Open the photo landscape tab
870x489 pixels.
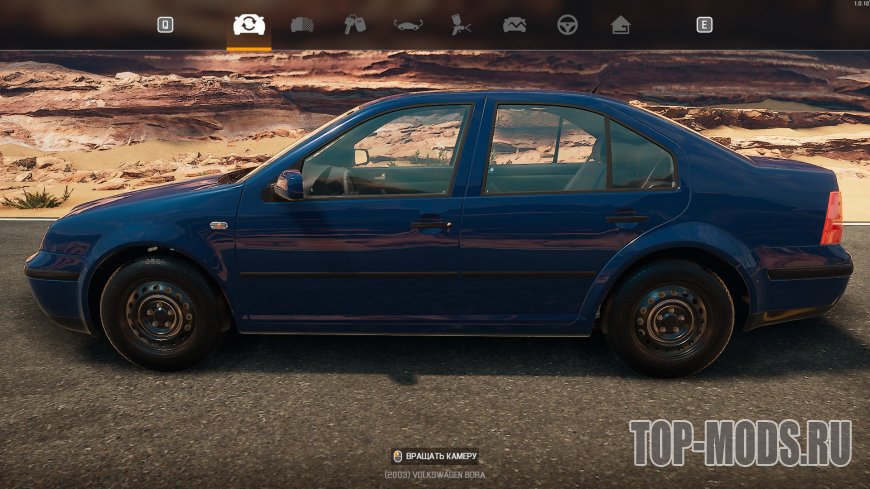coord(514,25)
